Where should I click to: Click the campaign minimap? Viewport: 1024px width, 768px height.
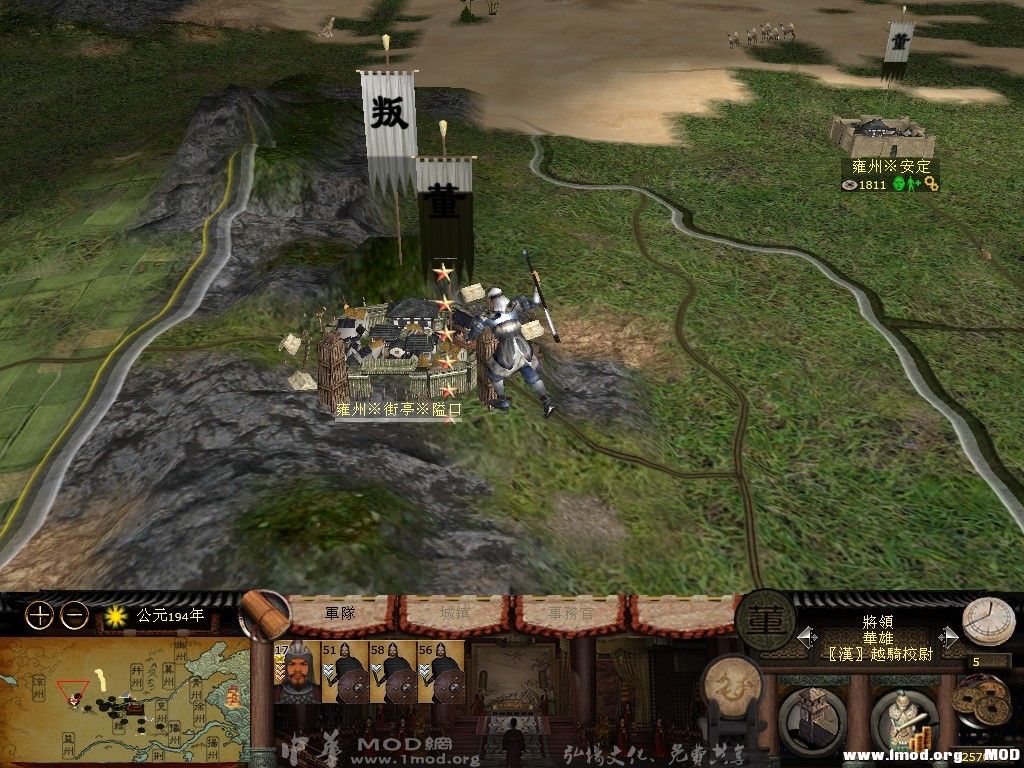125,692
